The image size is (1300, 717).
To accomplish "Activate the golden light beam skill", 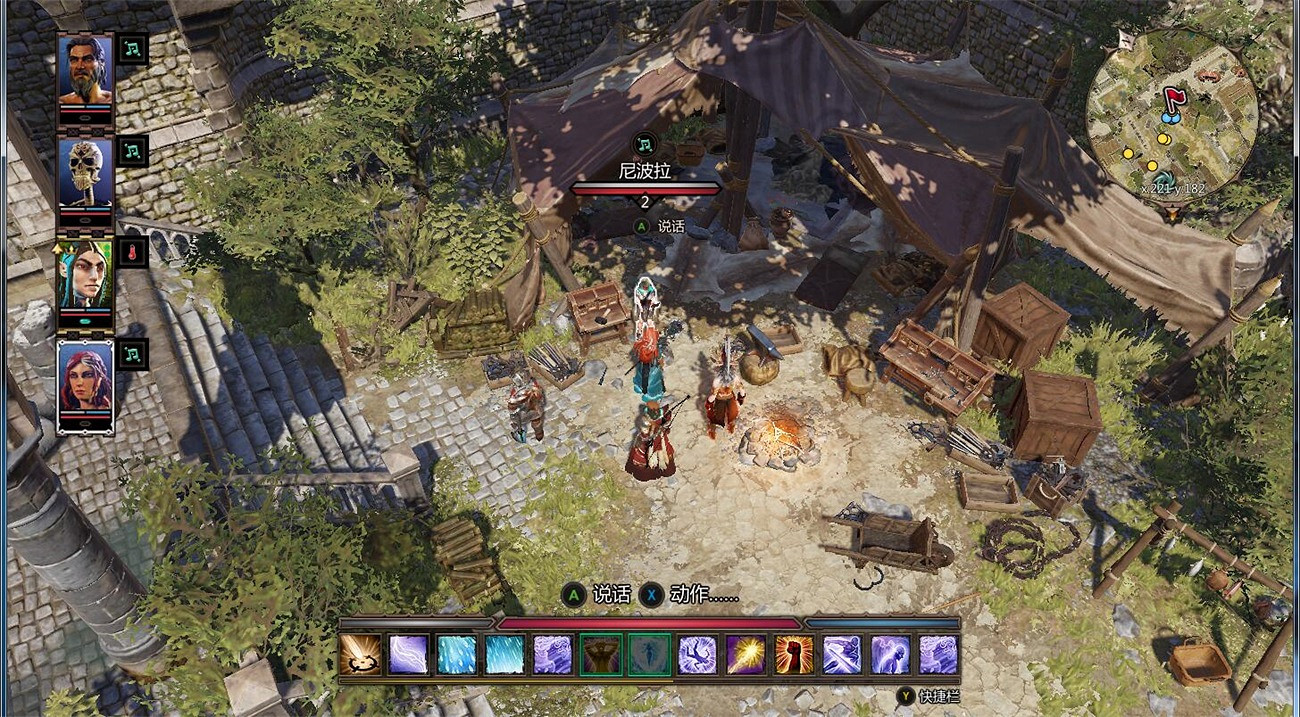I will (745, 655).
